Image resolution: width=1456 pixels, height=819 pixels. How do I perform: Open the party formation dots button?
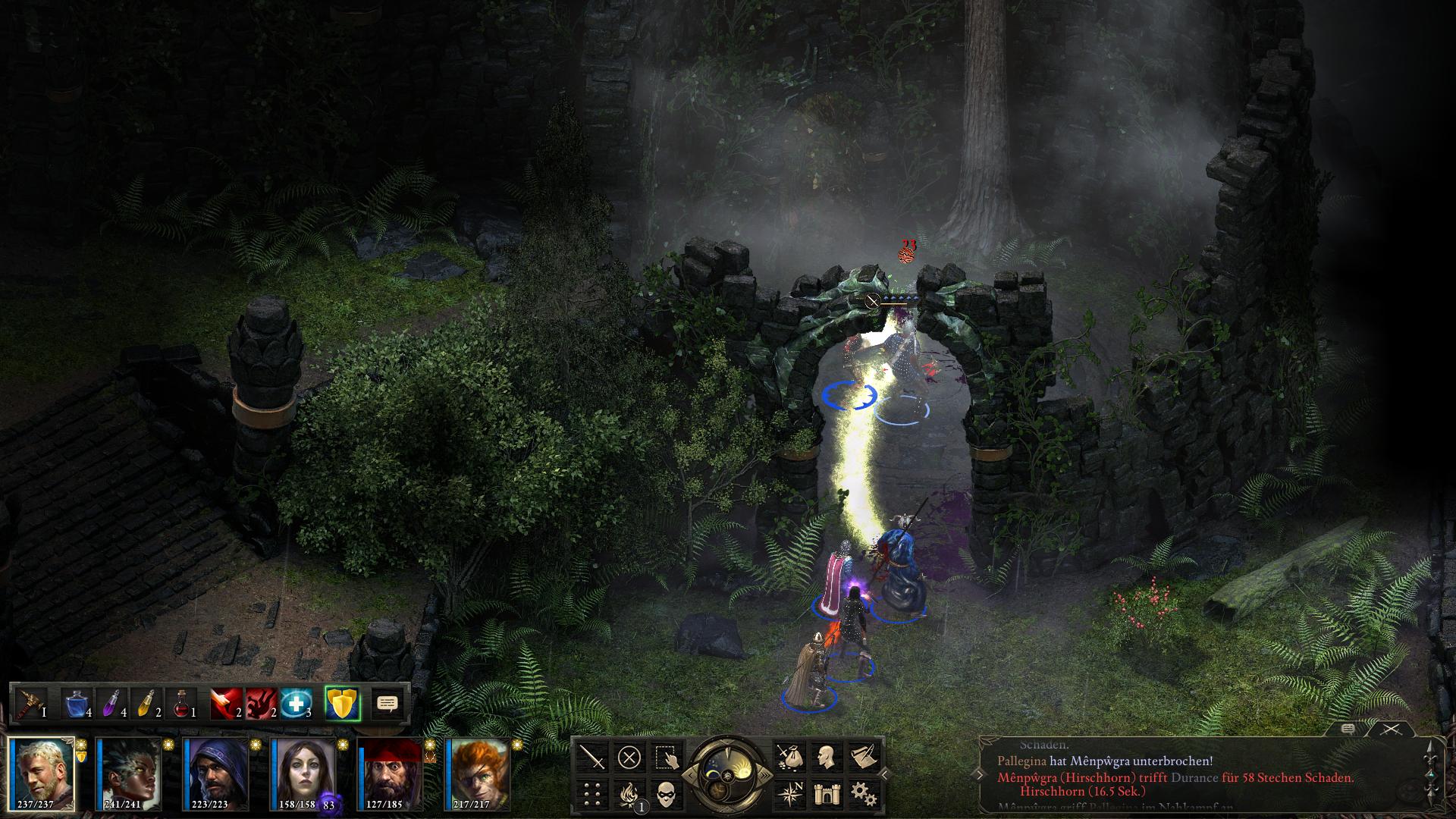click(592, 793)
